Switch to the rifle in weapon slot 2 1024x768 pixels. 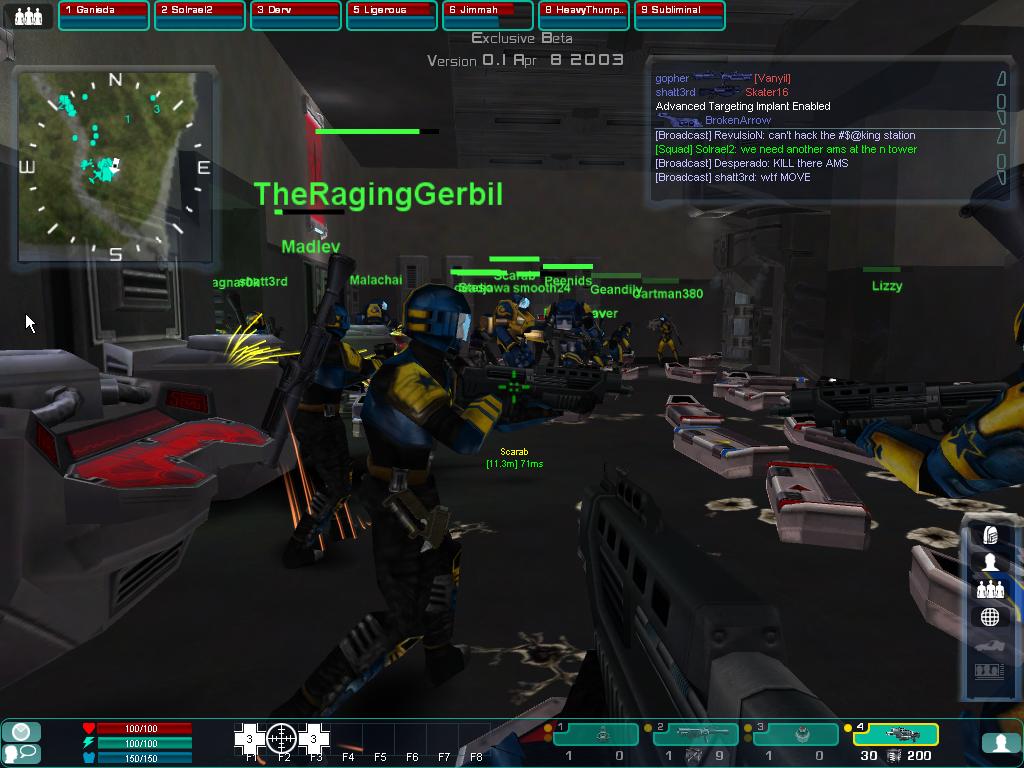click(x=696, y=735)
